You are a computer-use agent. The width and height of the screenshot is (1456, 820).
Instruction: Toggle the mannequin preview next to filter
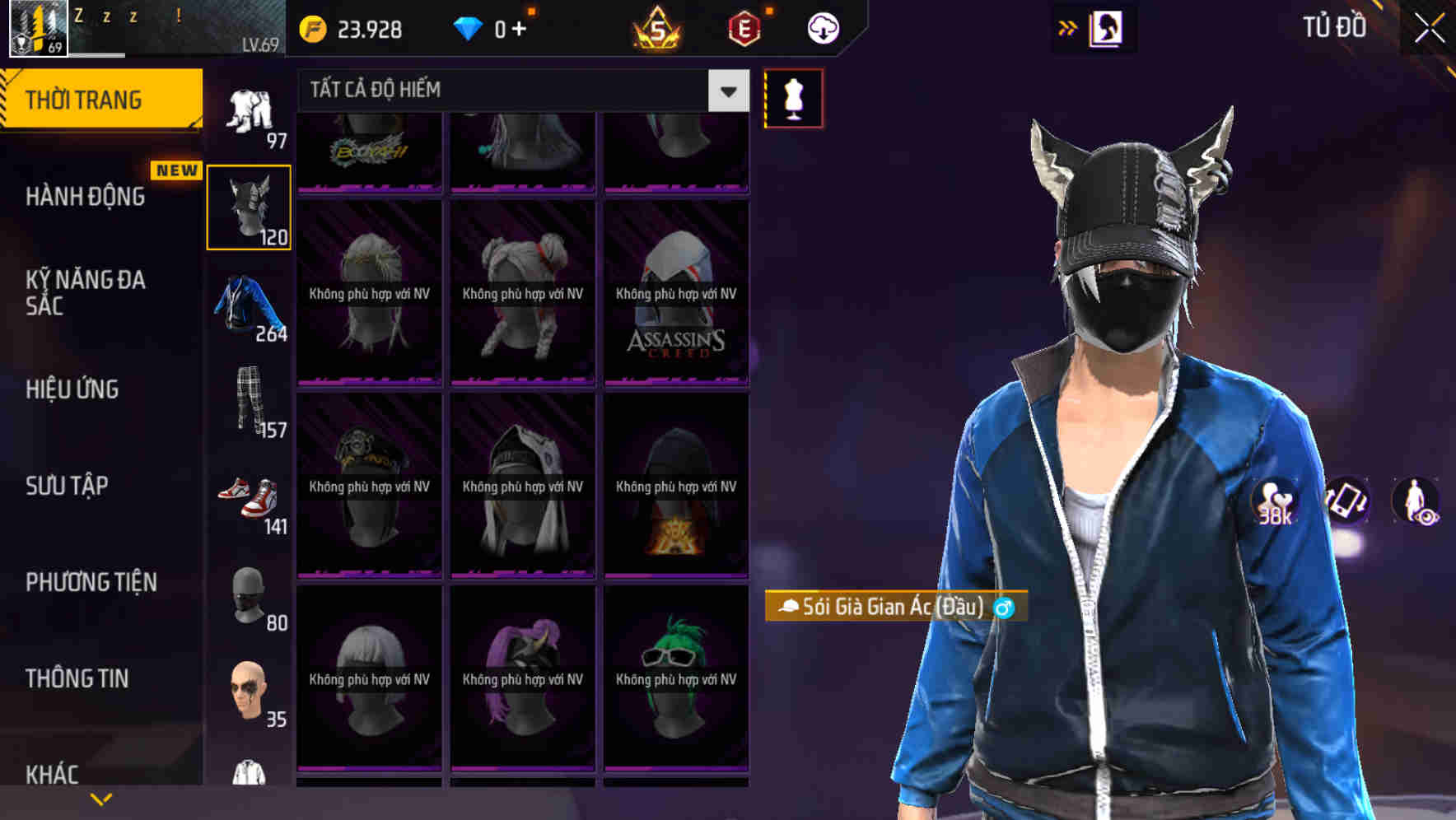794,97
